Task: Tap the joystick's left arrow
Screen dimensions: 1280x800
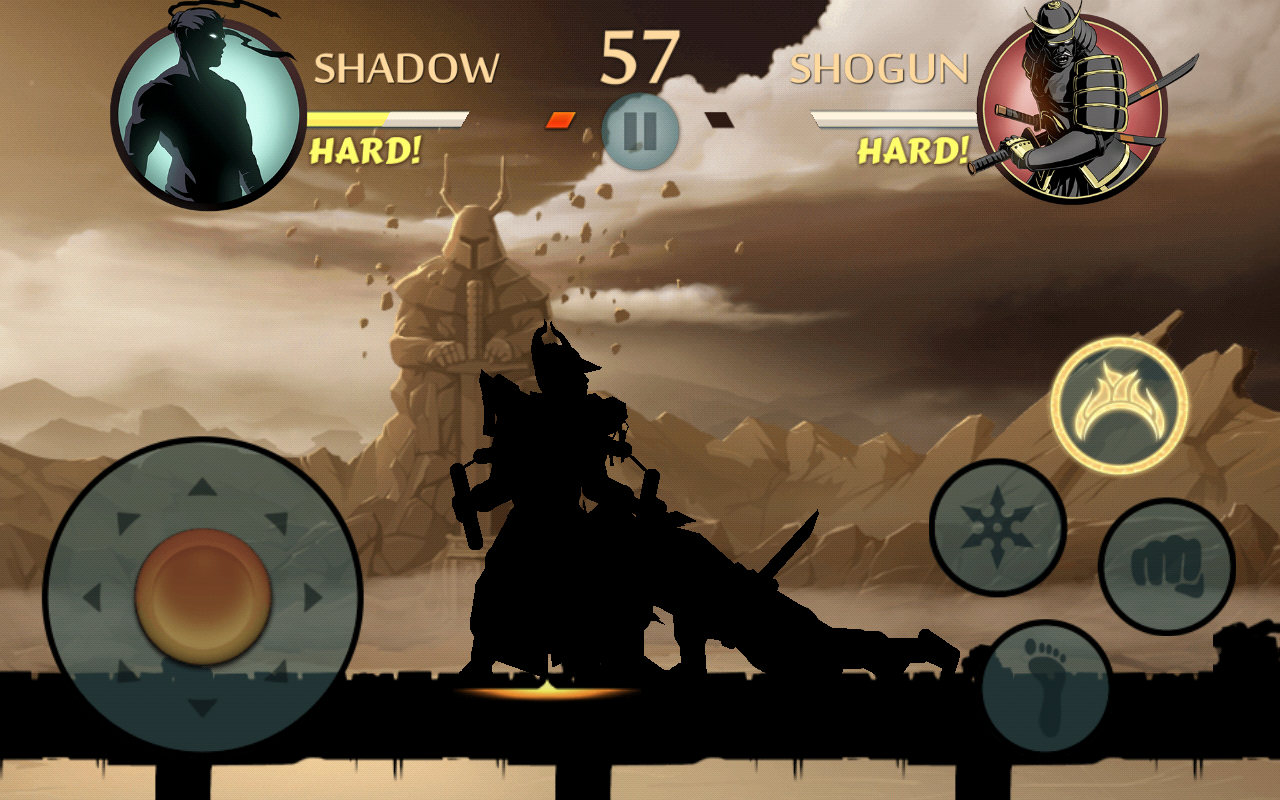Action: point(92,598)
